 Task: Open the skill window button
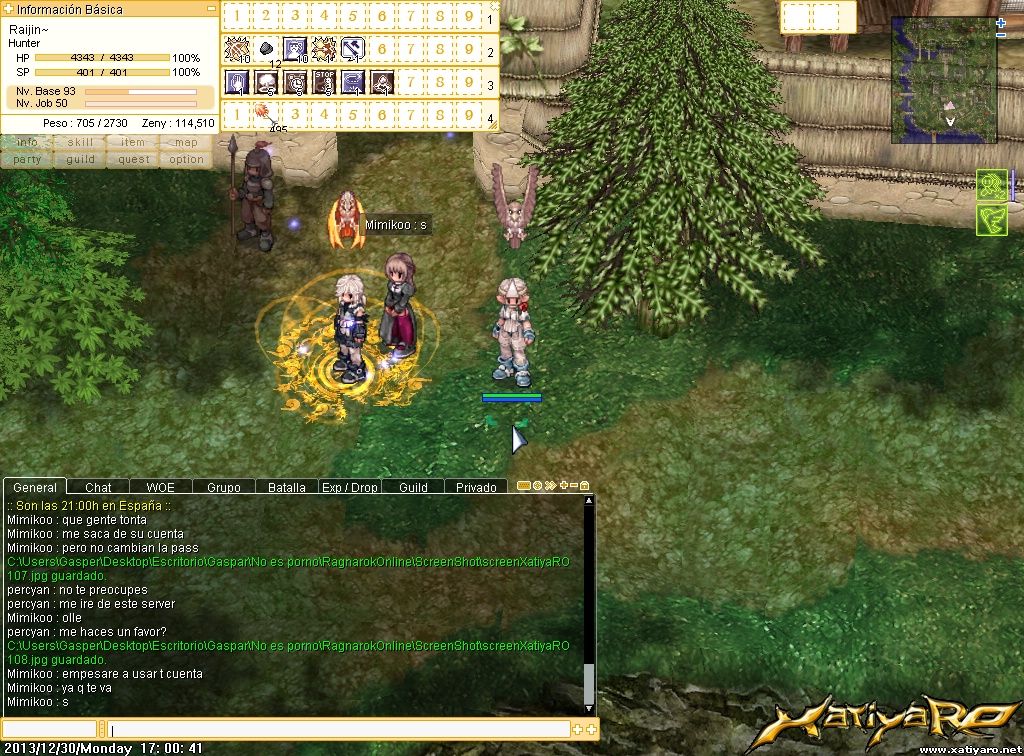click(x=80, y=143)
